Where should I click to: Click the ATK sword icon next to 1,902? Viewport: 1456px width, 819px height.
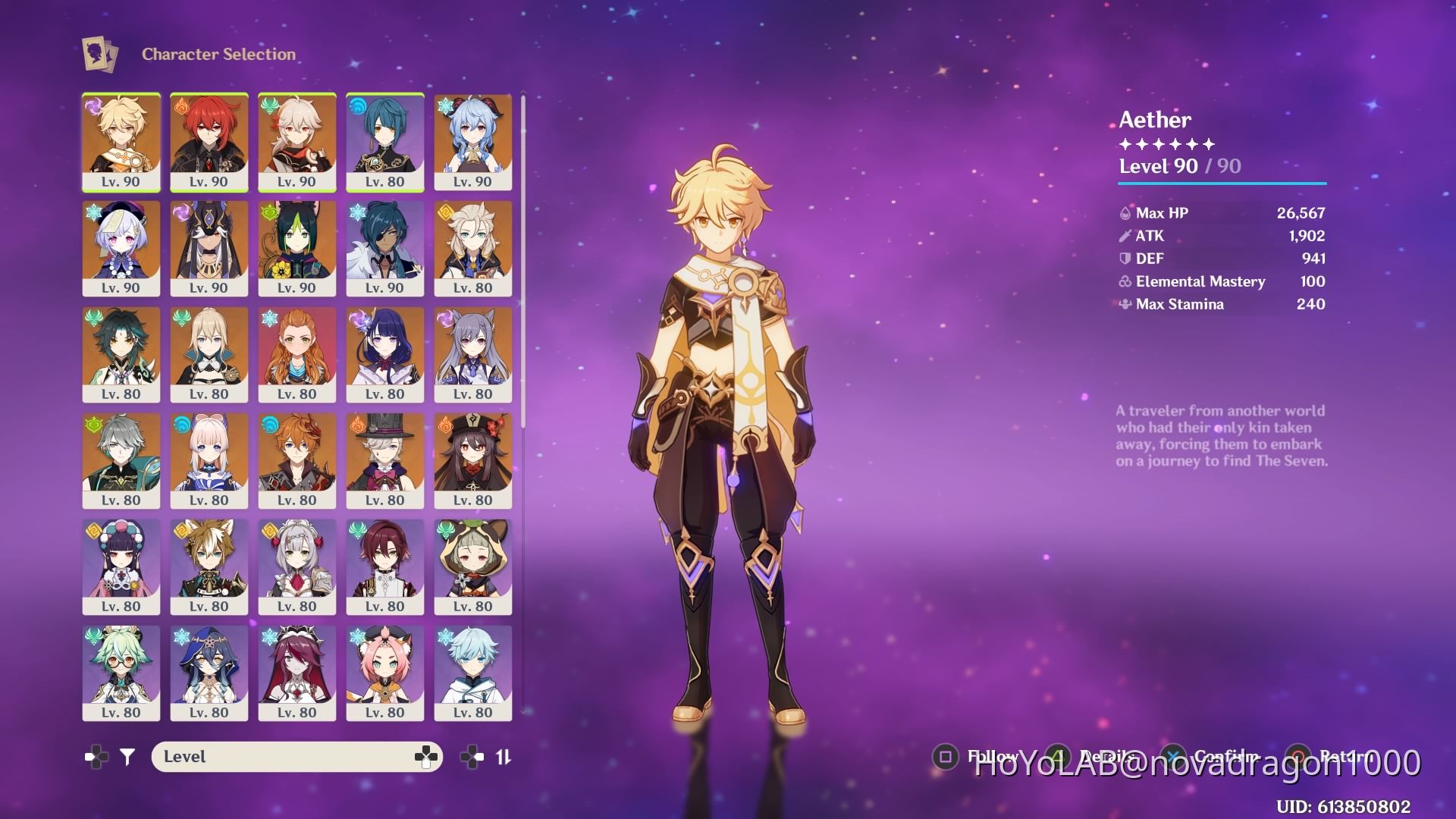[1125, 236]
